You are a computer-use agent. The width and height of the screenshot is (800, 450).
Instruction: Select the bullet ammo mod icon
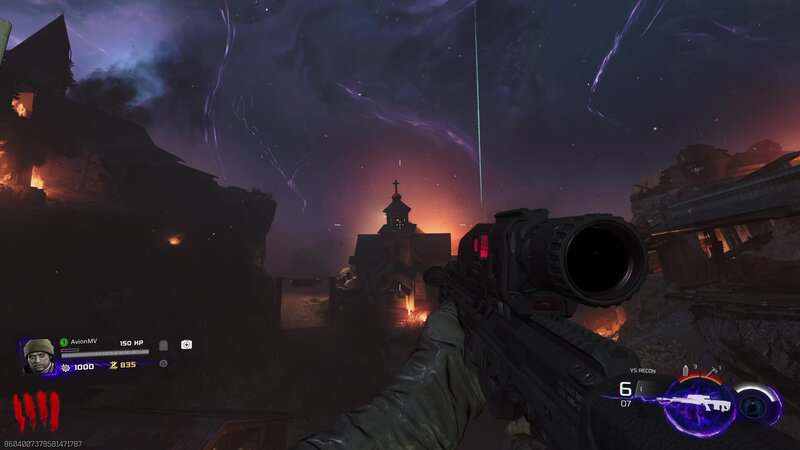click(x=686, y=371)
